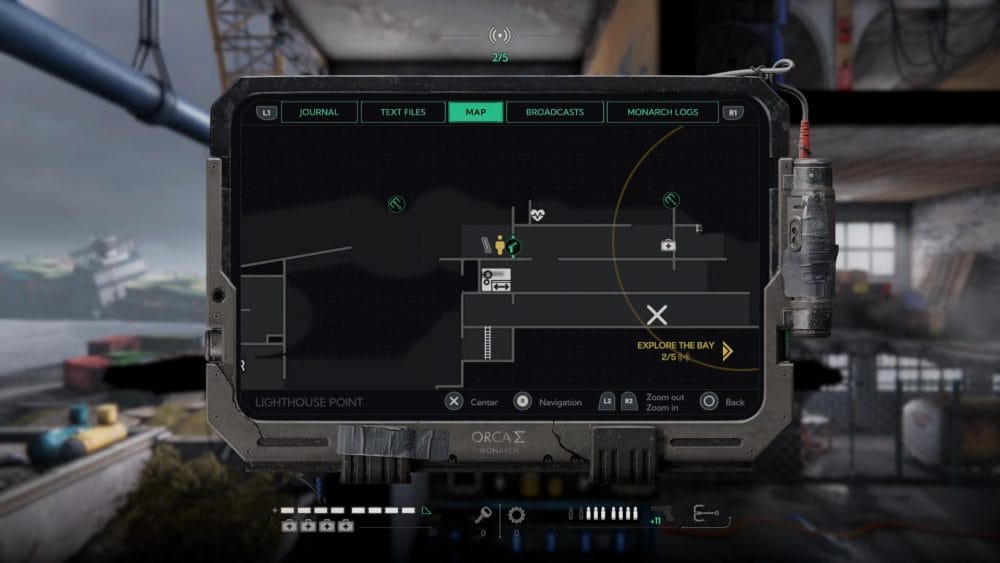Show the Broadcasts tab
Viewport: 1000px width, 563px height.
[554, 112]
